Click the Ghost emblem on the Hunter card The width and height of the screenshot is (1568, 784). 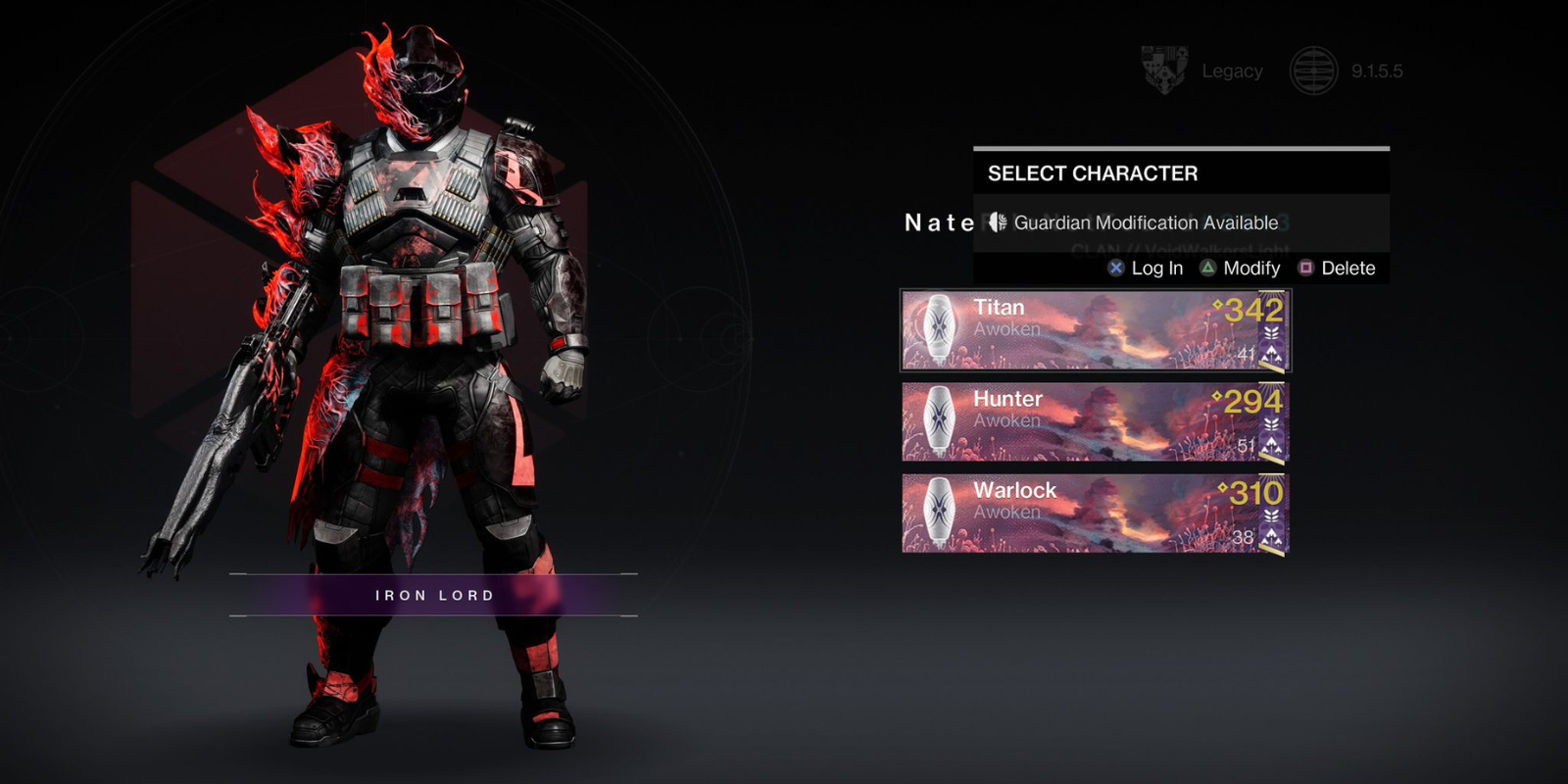tap(940, 421)
